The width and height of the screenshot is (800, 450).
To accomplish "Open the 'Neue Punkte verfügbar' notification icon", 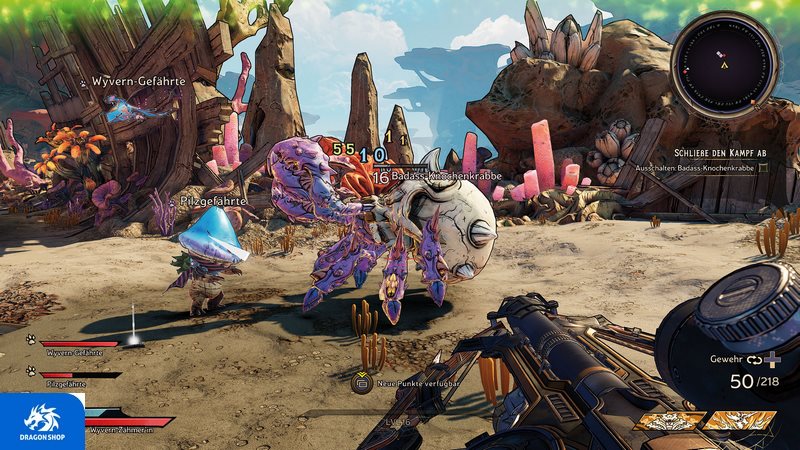I will point(360,382).
